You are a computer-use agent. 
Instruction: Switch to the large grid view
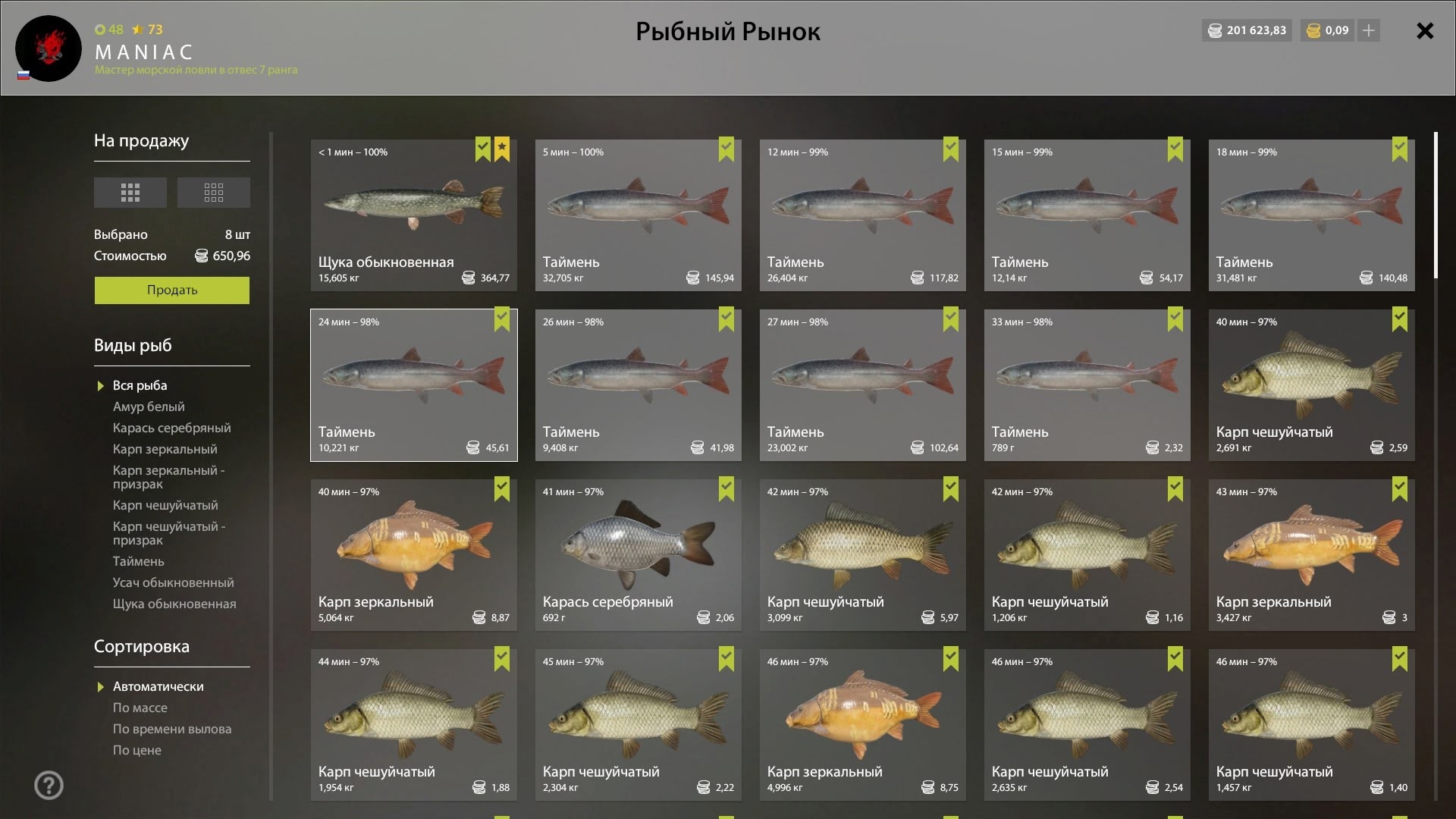130,193
